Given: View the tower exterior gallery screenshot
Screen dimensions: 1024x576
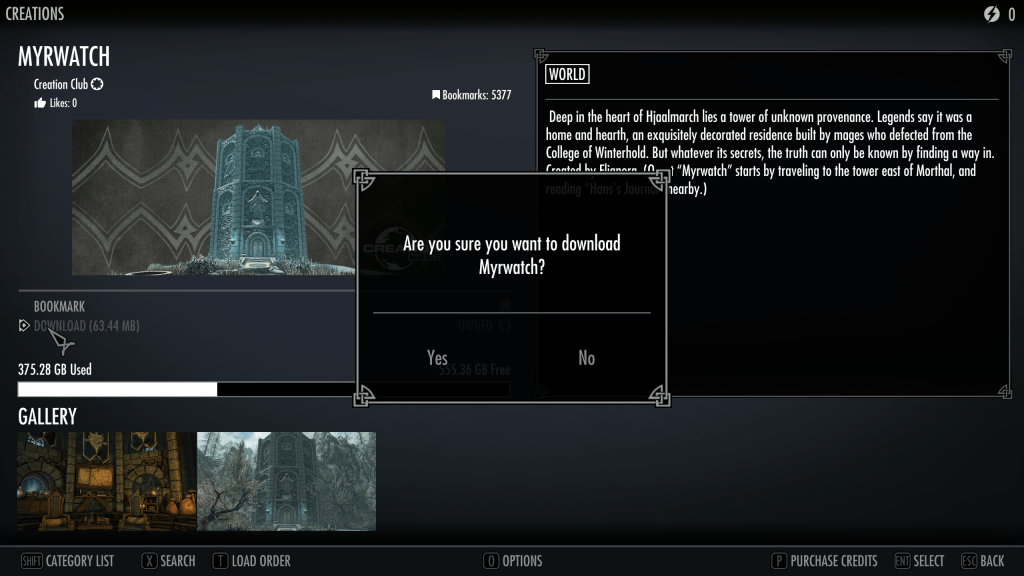Looking at the screenshot, I should (x=286, y=481).
